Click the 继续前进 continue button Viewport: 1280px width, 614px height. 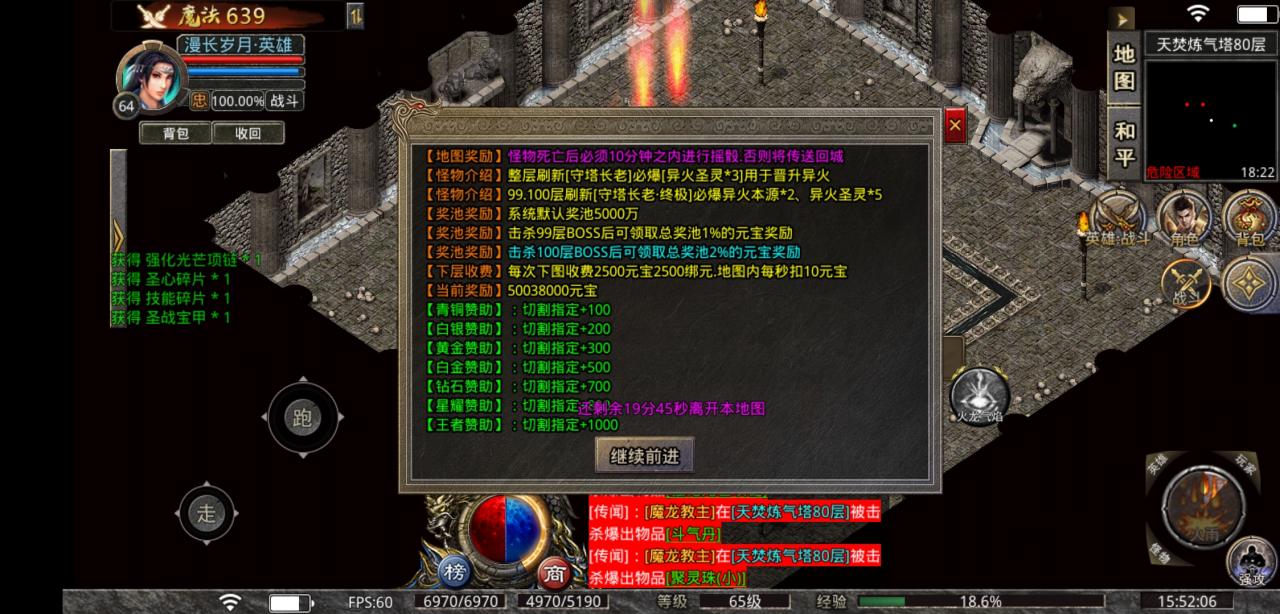pos(644,456)
